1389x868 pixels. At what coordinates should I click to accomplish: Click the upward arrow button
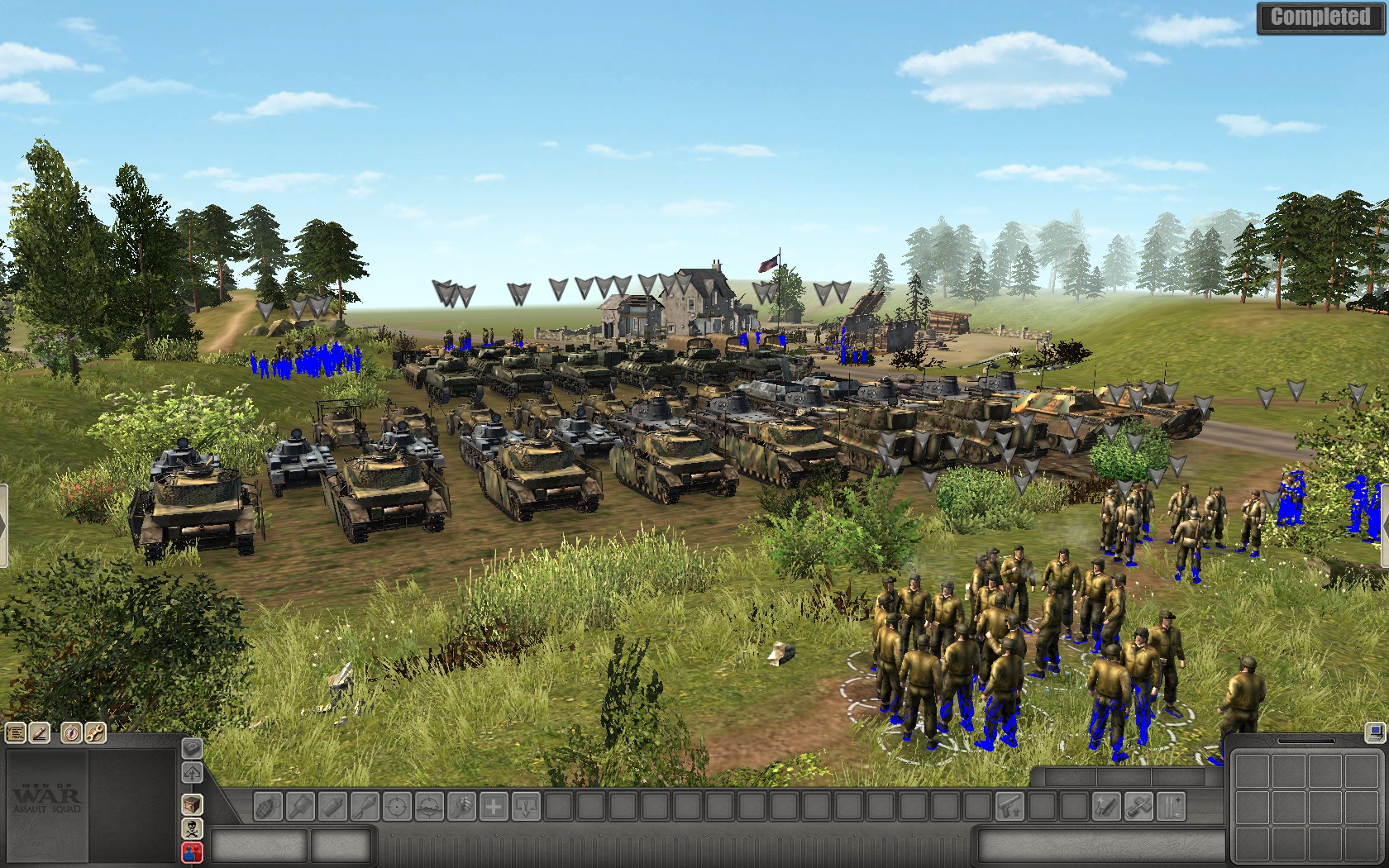point(192,774)
